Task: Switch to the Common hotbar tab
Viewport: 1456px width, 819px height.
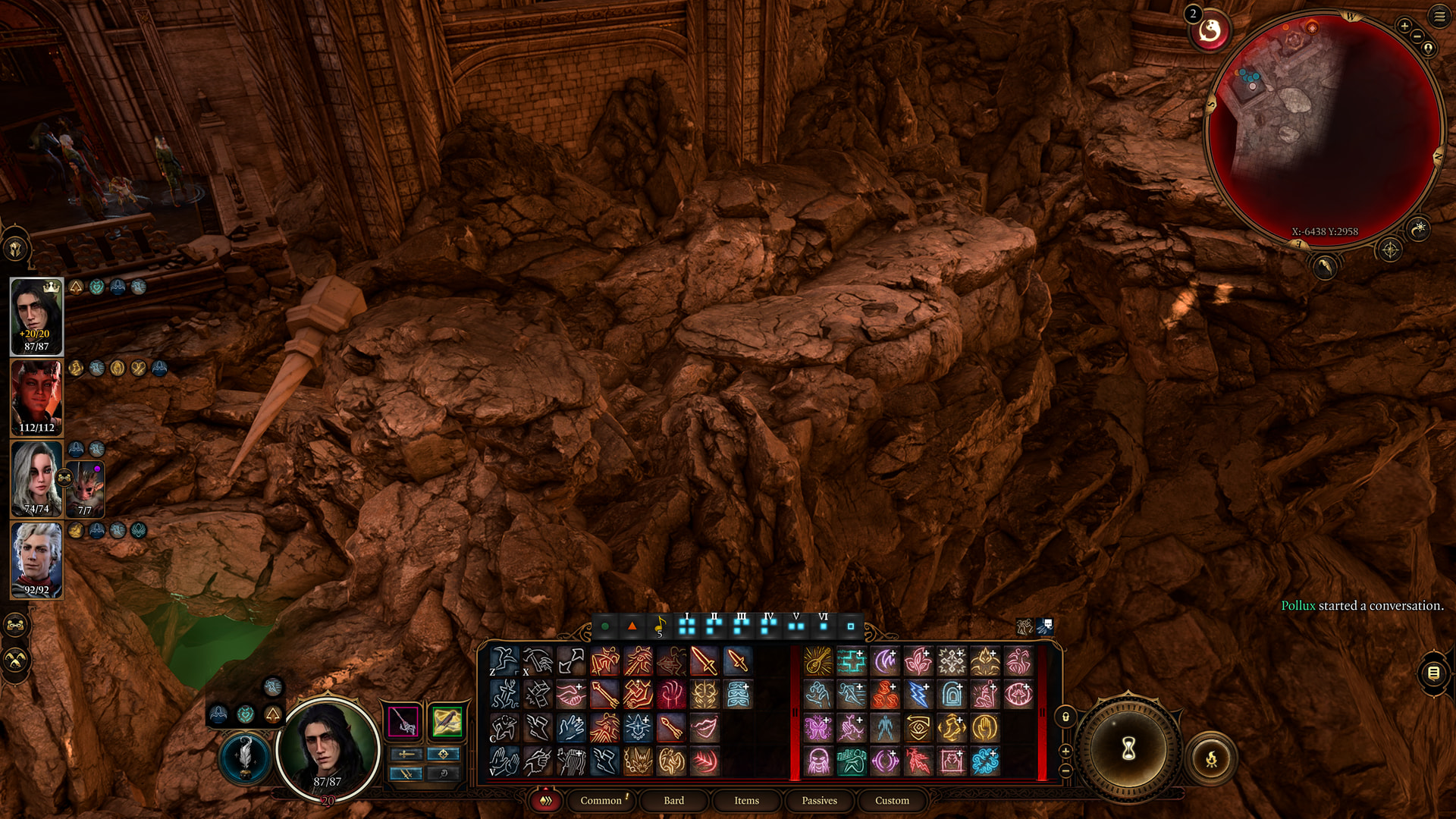Action: [x=601, y=800]
